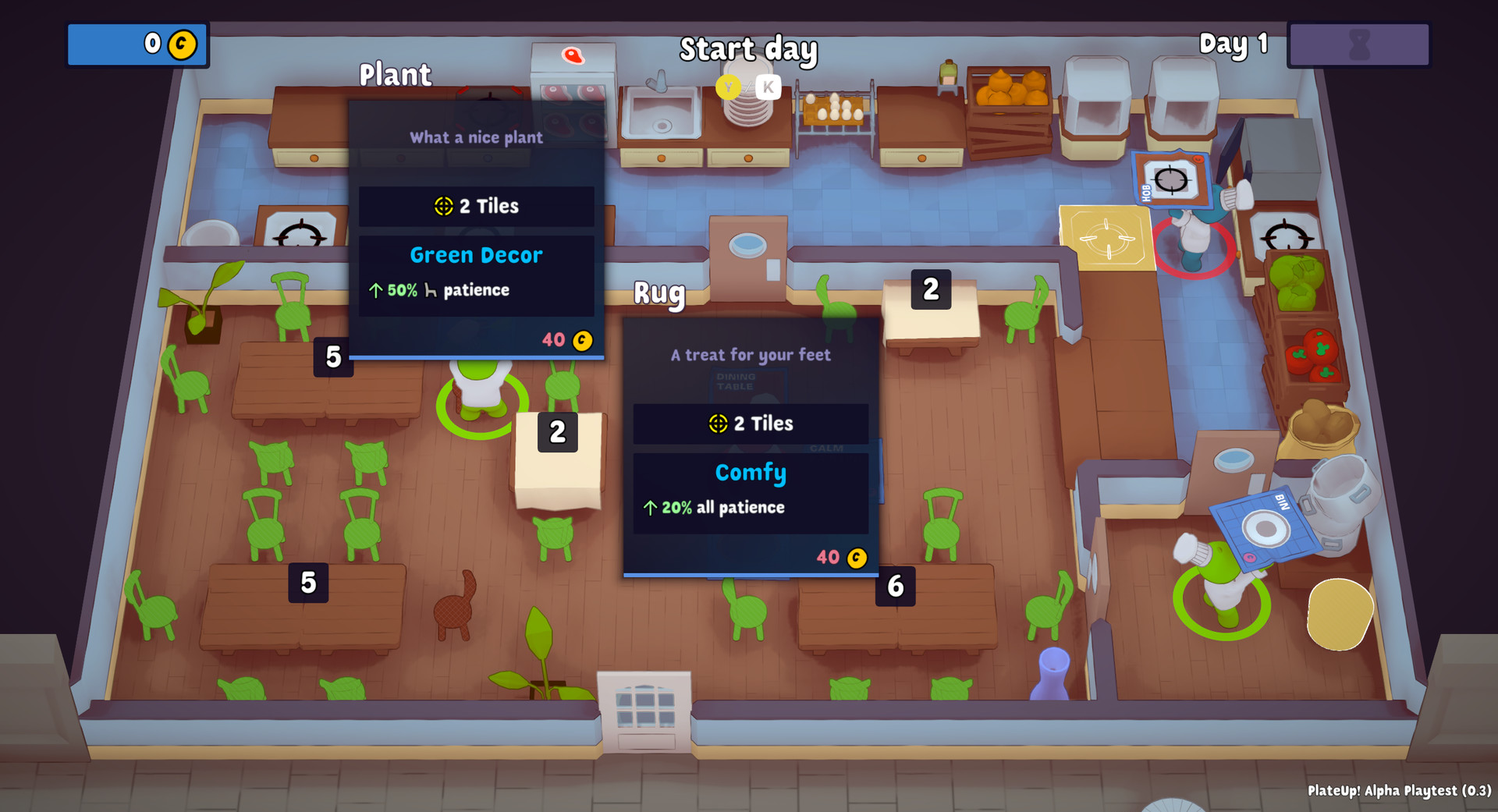Select the Hob blueprint held by the chef

click(1171, 179)
